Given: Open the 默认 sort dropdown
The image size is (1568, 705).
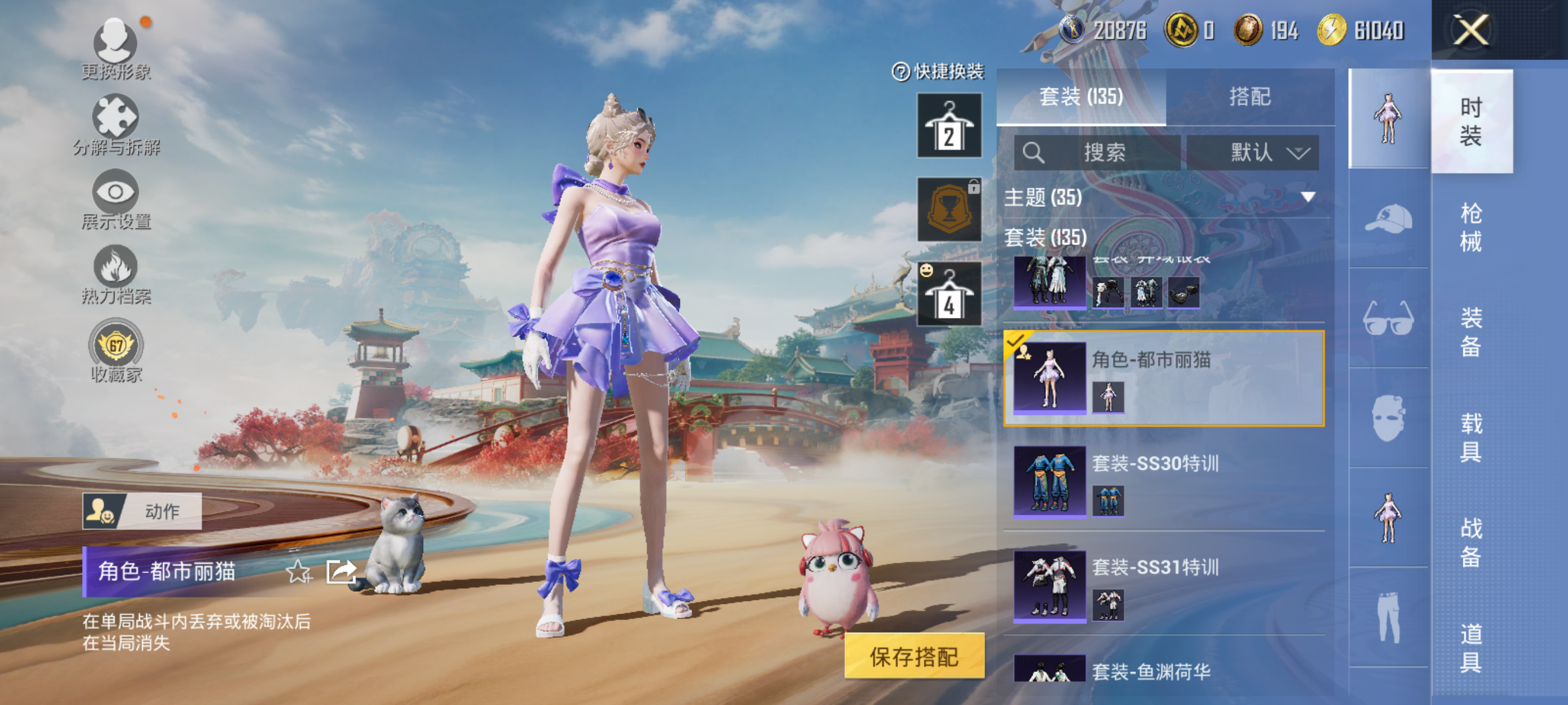Looking at the screenshot, I should coord(1253,152).
